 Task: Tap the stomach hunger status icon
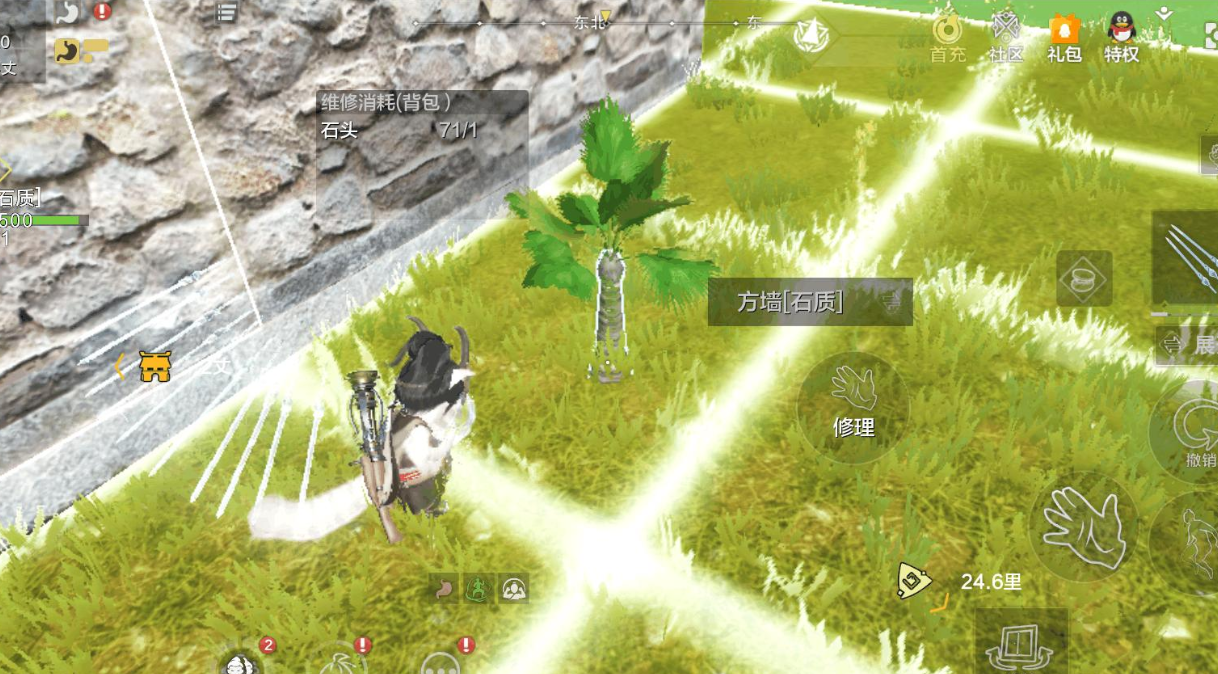pos(446,589)
